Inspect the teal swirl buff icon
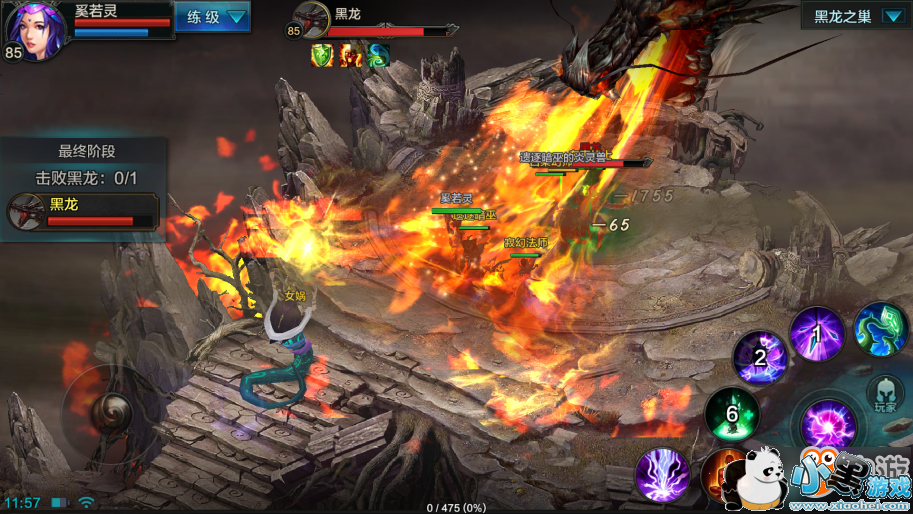The image size is (913, 514). (377, 56)
